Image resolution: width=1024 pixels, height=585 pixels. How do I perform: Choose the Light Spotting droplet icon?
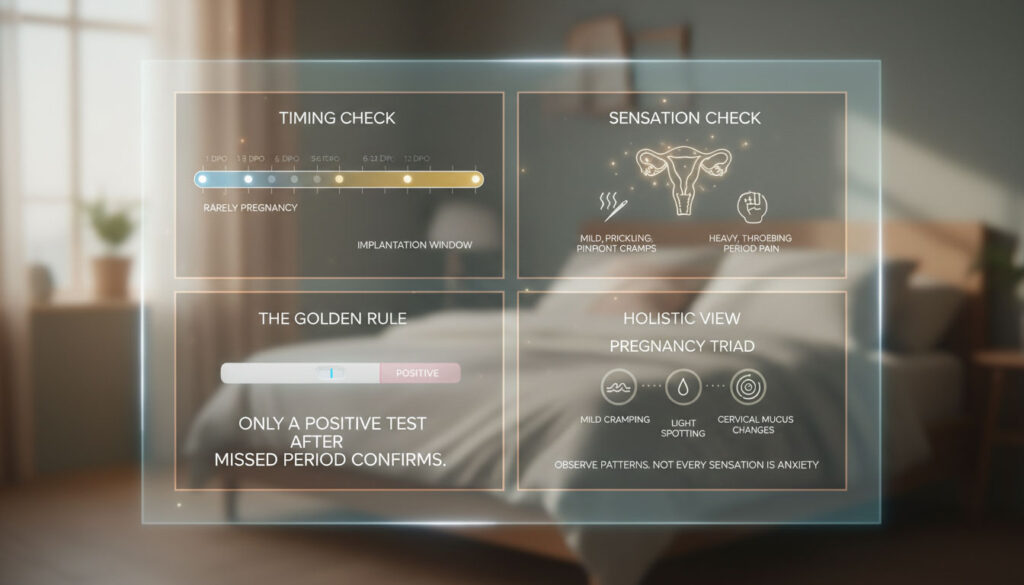coord(682,388)
